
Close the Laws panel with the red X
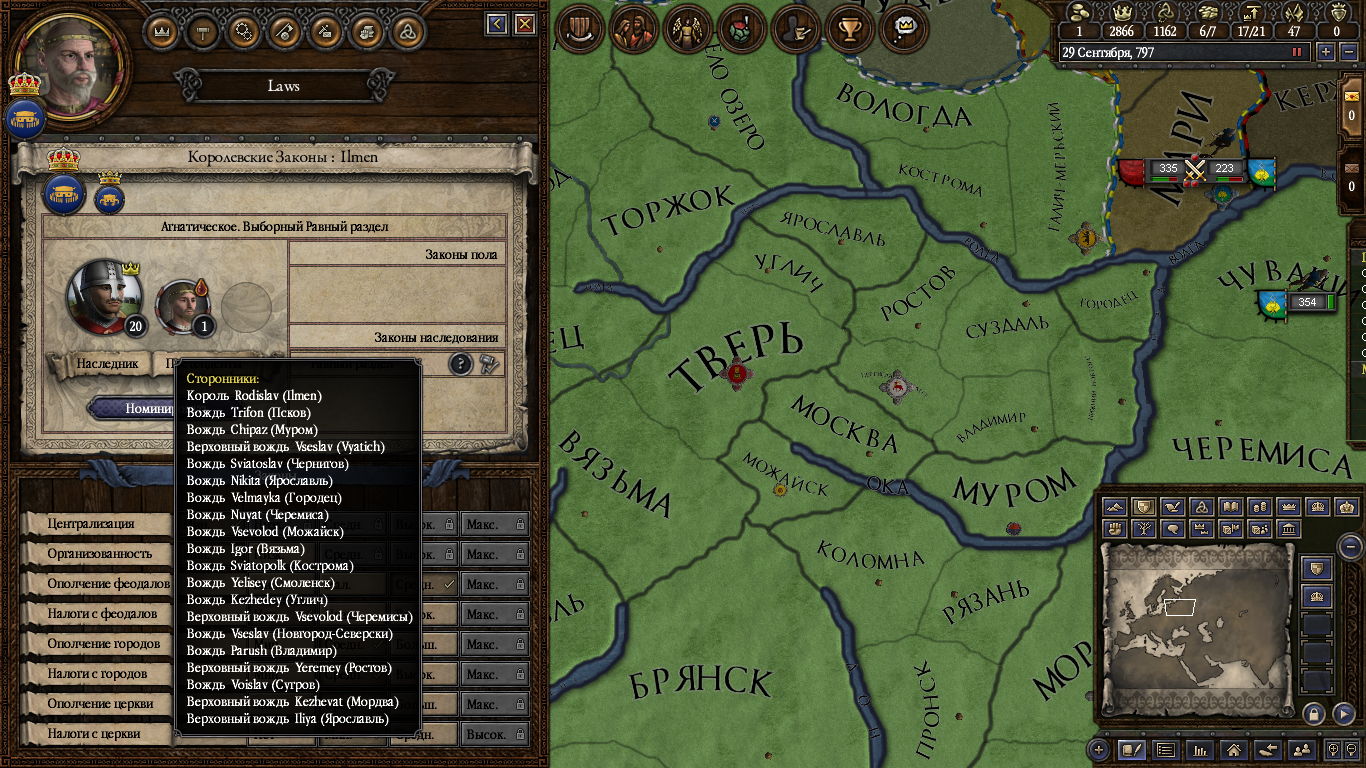[524, 24]
